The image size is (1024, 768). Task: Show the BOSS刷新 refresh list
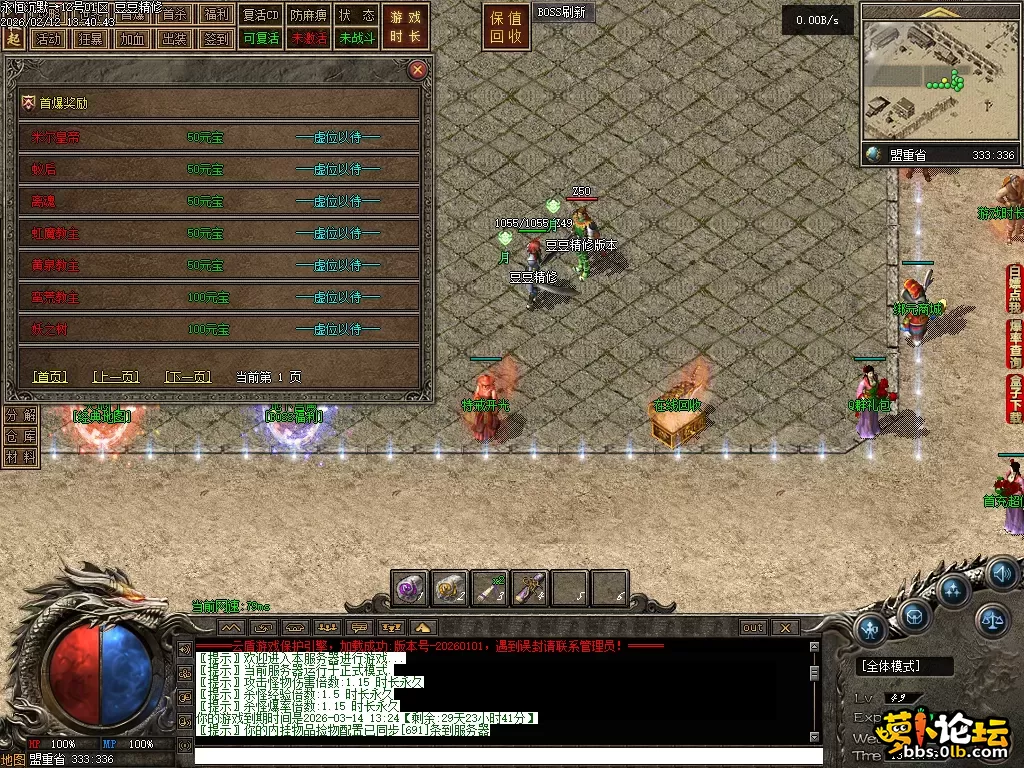coord(564,13)
